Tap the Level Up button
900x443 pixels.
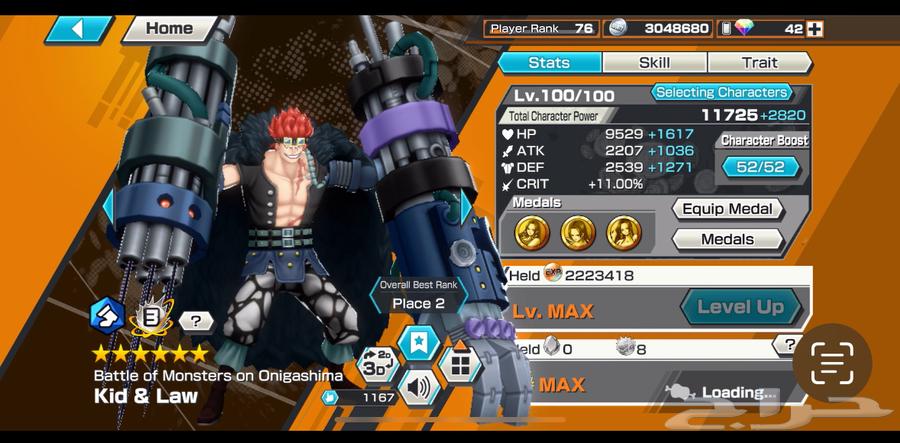click(x=740, y=307)
